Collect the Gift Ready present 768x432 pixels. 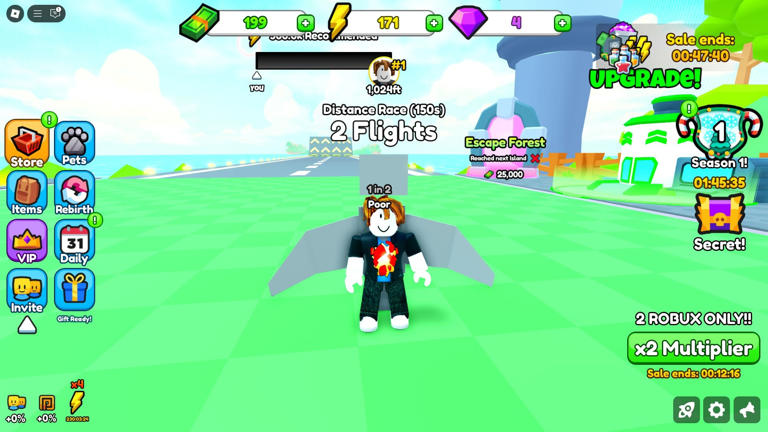click(x=74, y=291)
